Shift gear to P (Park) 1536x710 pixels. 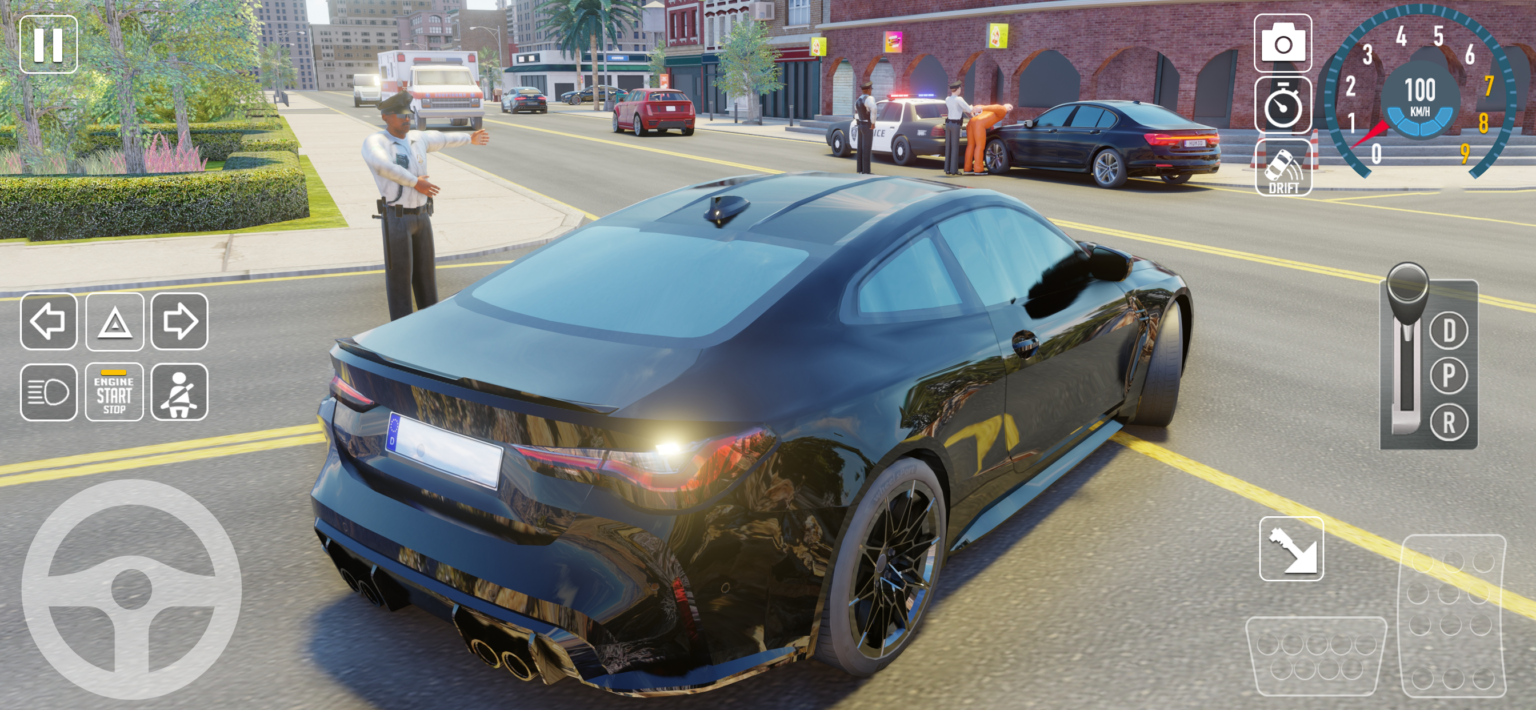1448,376
